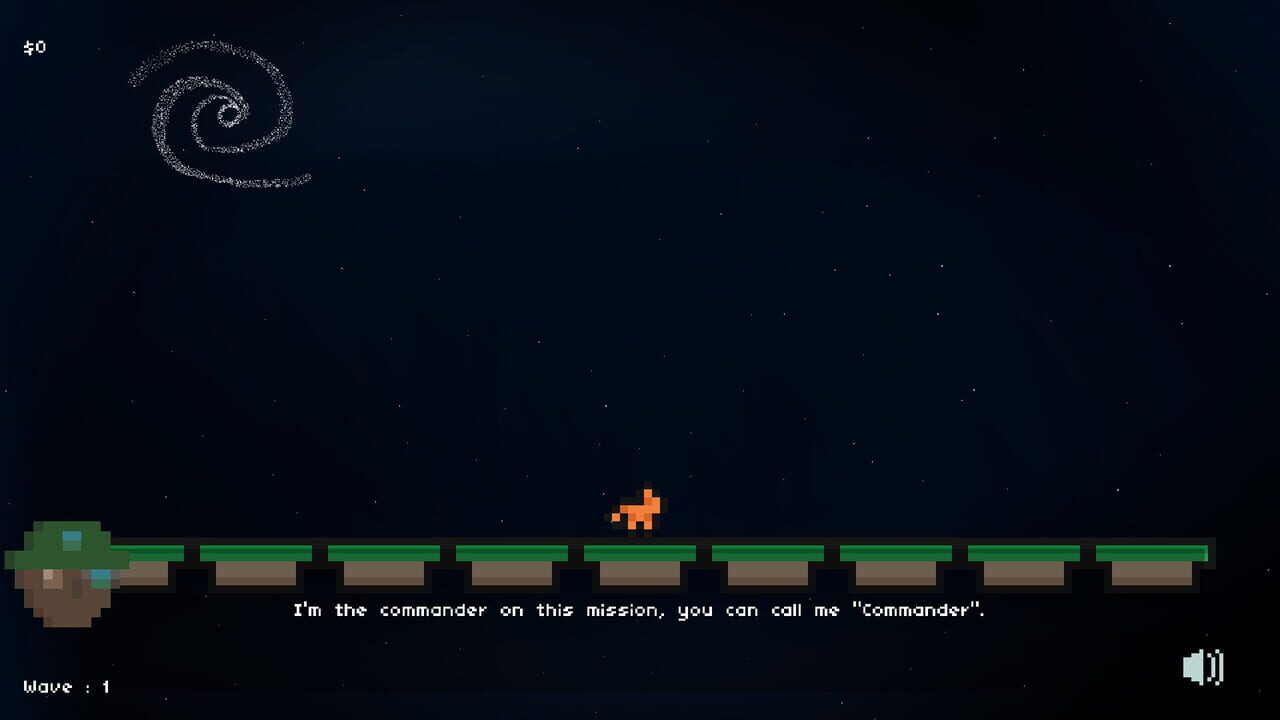
Task: Click the $0 money label
Action: (x=32, y=46)
